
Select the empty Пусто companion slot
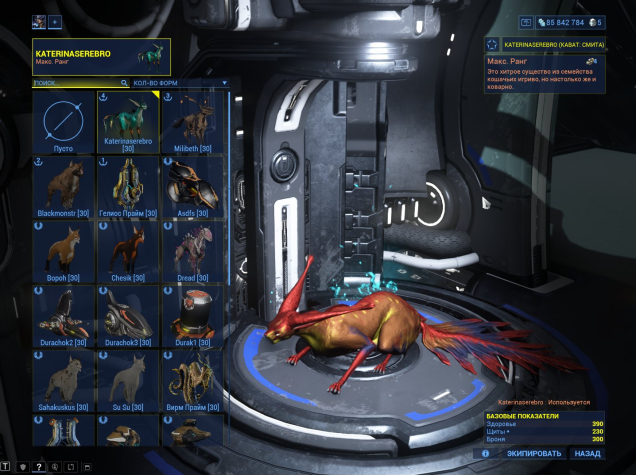click(x=64, y=122)
